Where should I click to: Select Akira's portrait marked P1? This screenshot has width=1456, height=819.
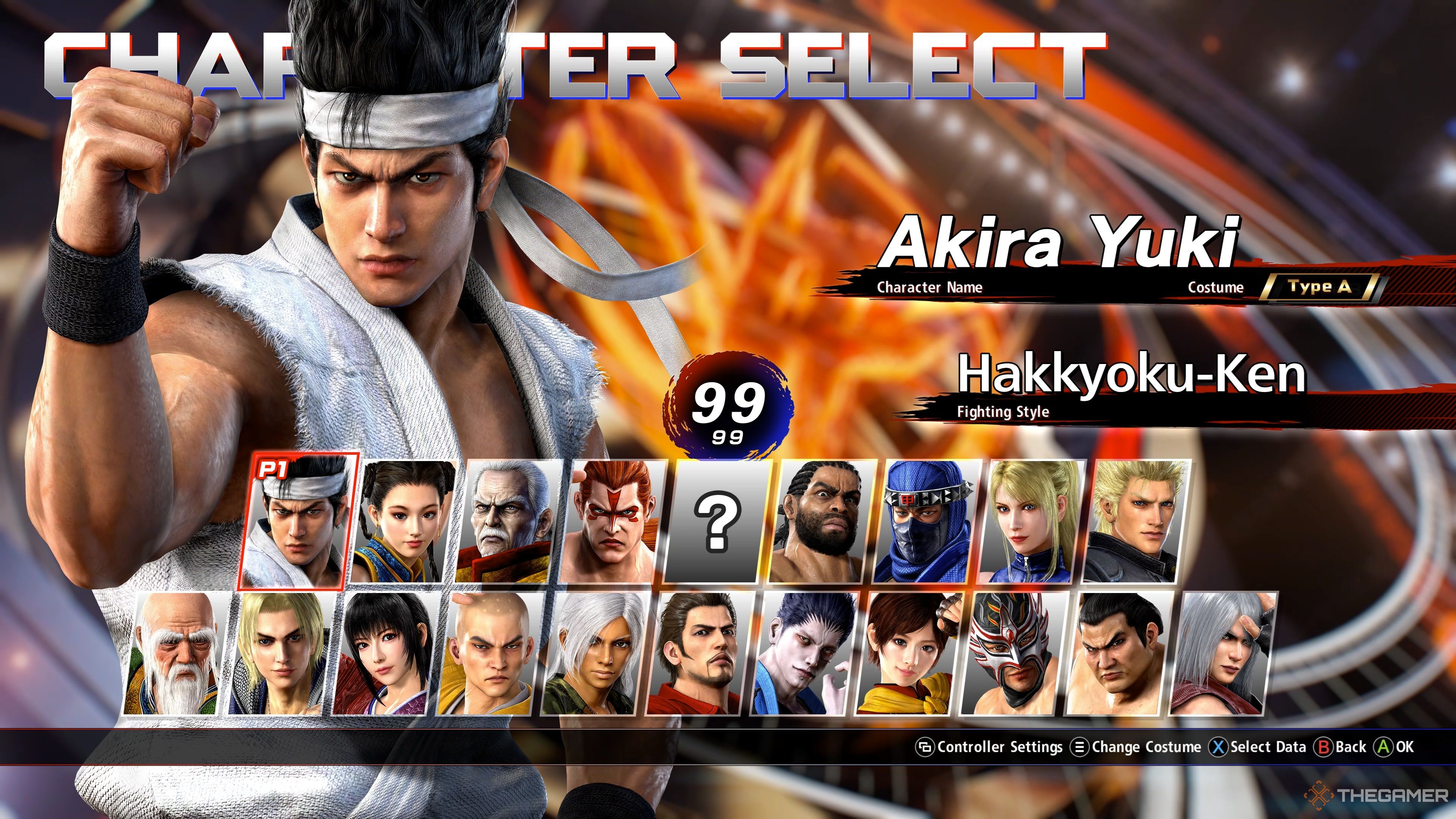pos(298,521)
